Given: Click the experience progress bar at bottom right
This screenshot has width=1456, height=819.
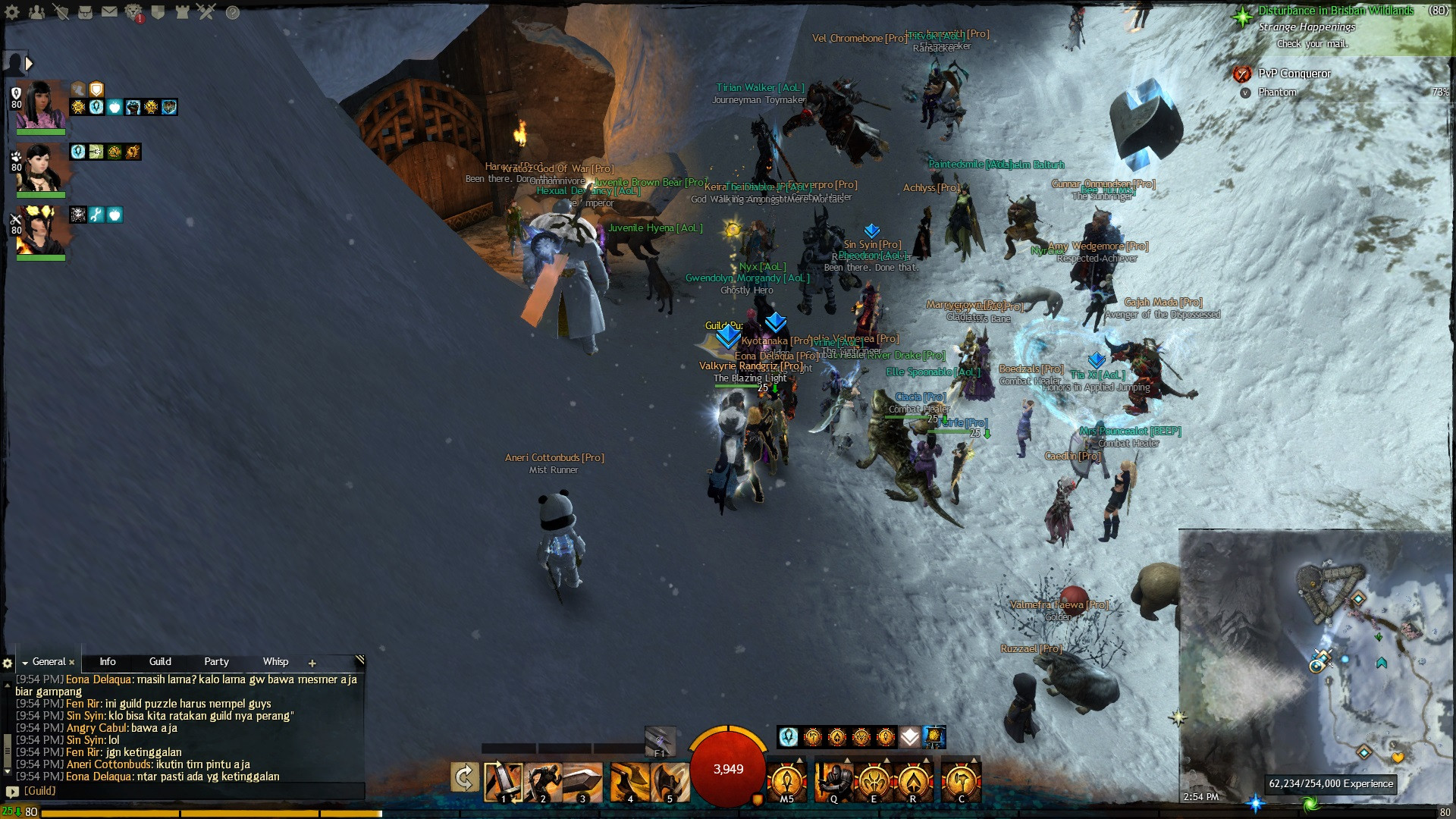Looking at the screenshot, I should pos(1331,784).
